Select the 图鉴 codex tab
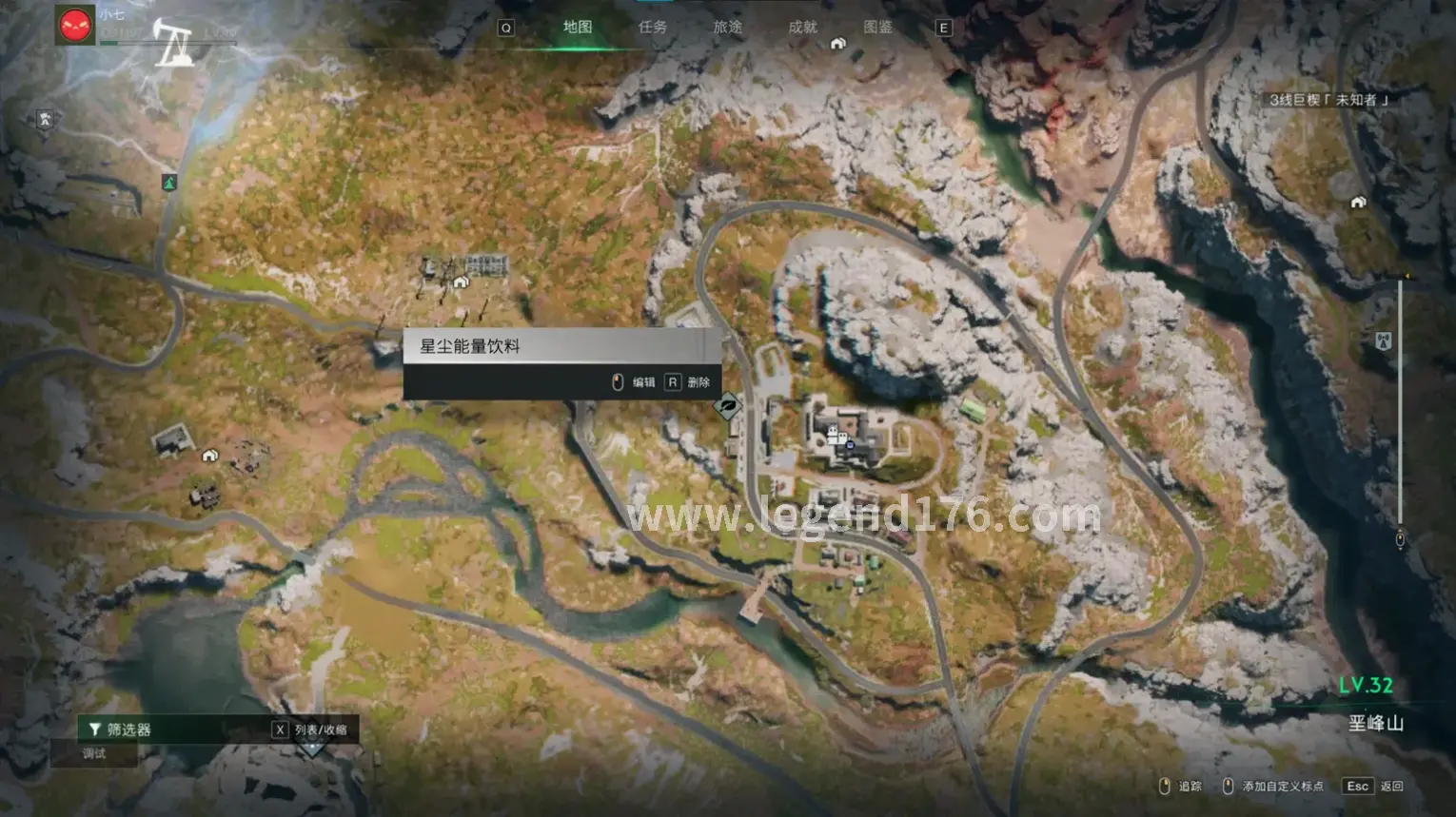 877,27
